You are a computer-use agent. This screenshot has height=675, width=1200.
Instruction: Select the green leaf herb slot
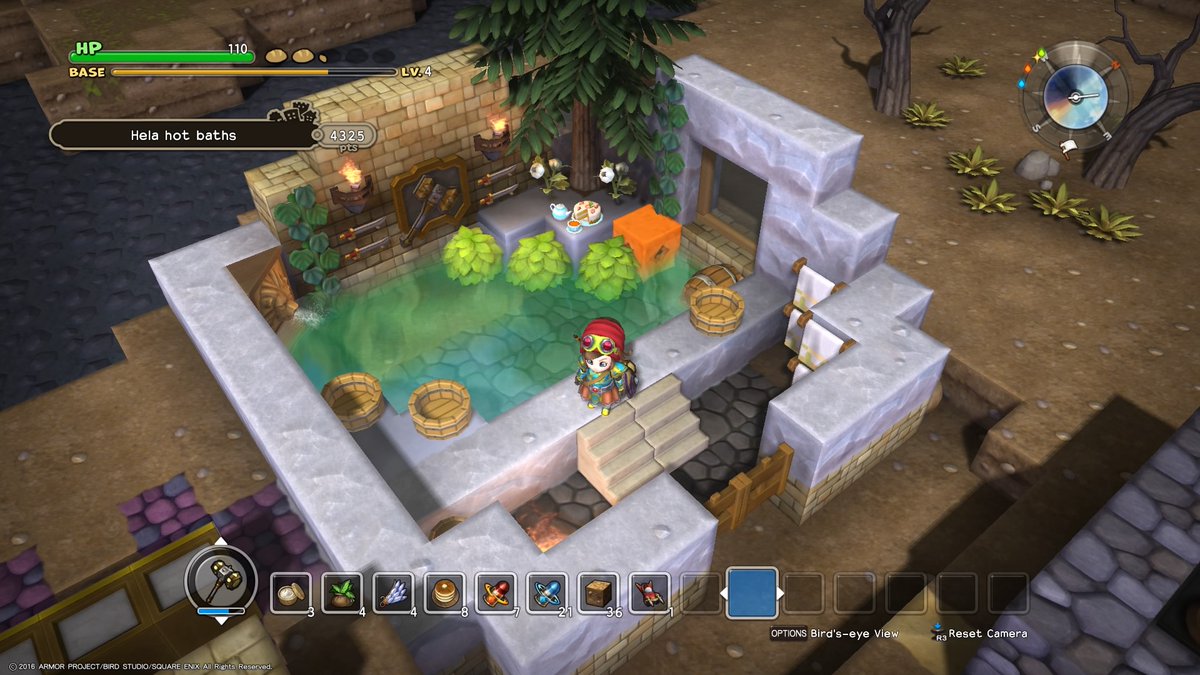click(x=342, y=592)
